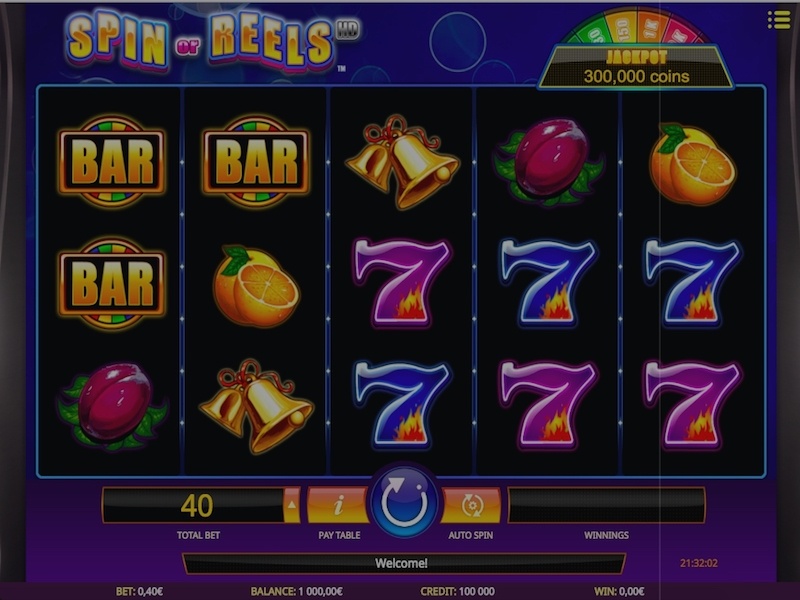Activate the Auto Spin button
The height and width of the screenshot is (600, 800).
472,506
